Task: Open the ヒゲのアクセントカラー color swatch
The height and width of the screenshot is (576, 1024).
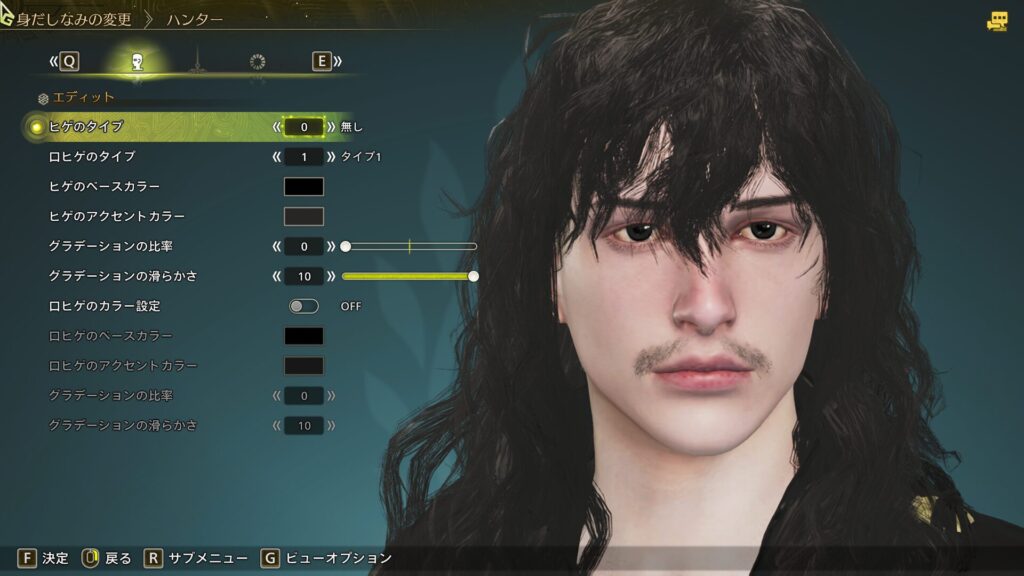Action: pyautogui.click(x=304, y=216)
